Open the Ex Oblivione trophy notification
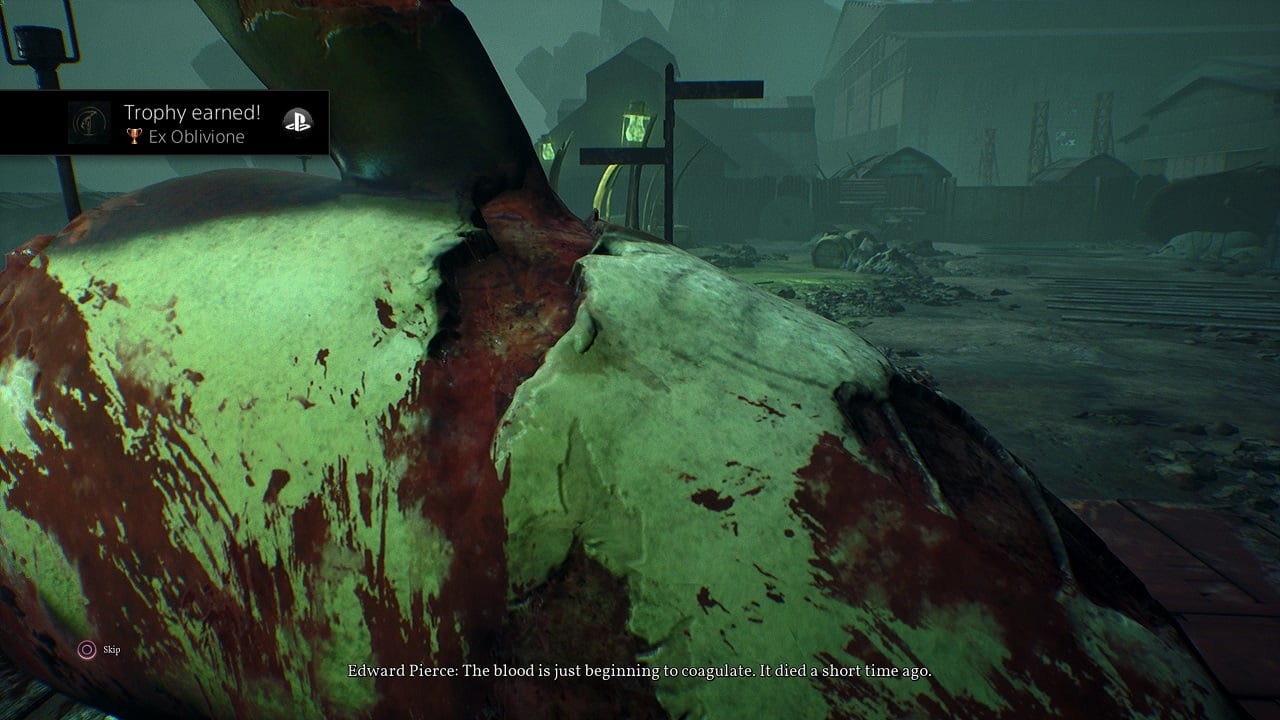This screenshot has width=1280, height=720. click(x=190, y=124)
